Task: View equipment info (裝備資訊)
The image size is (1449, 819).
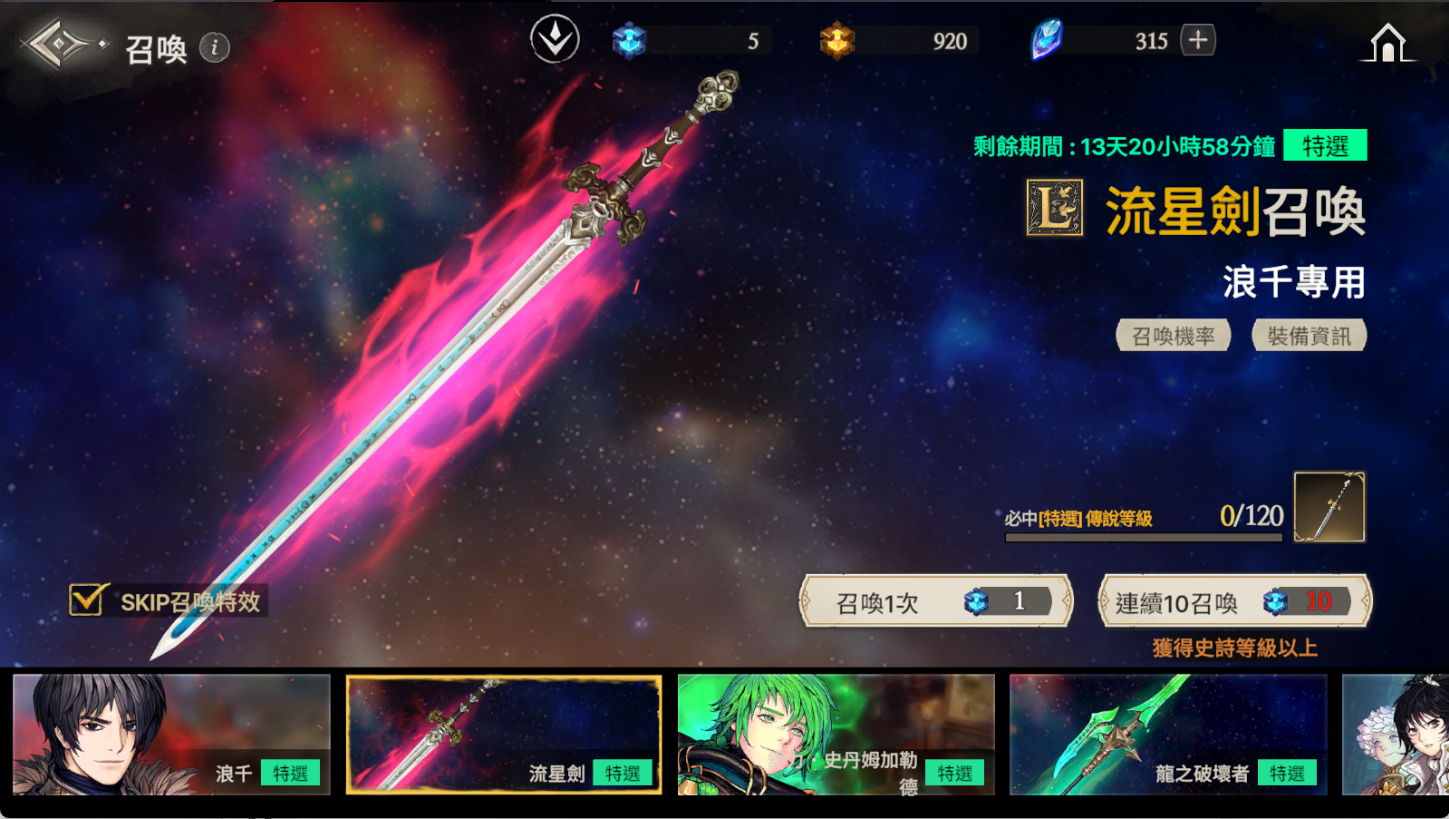Action: (1308, 336)
